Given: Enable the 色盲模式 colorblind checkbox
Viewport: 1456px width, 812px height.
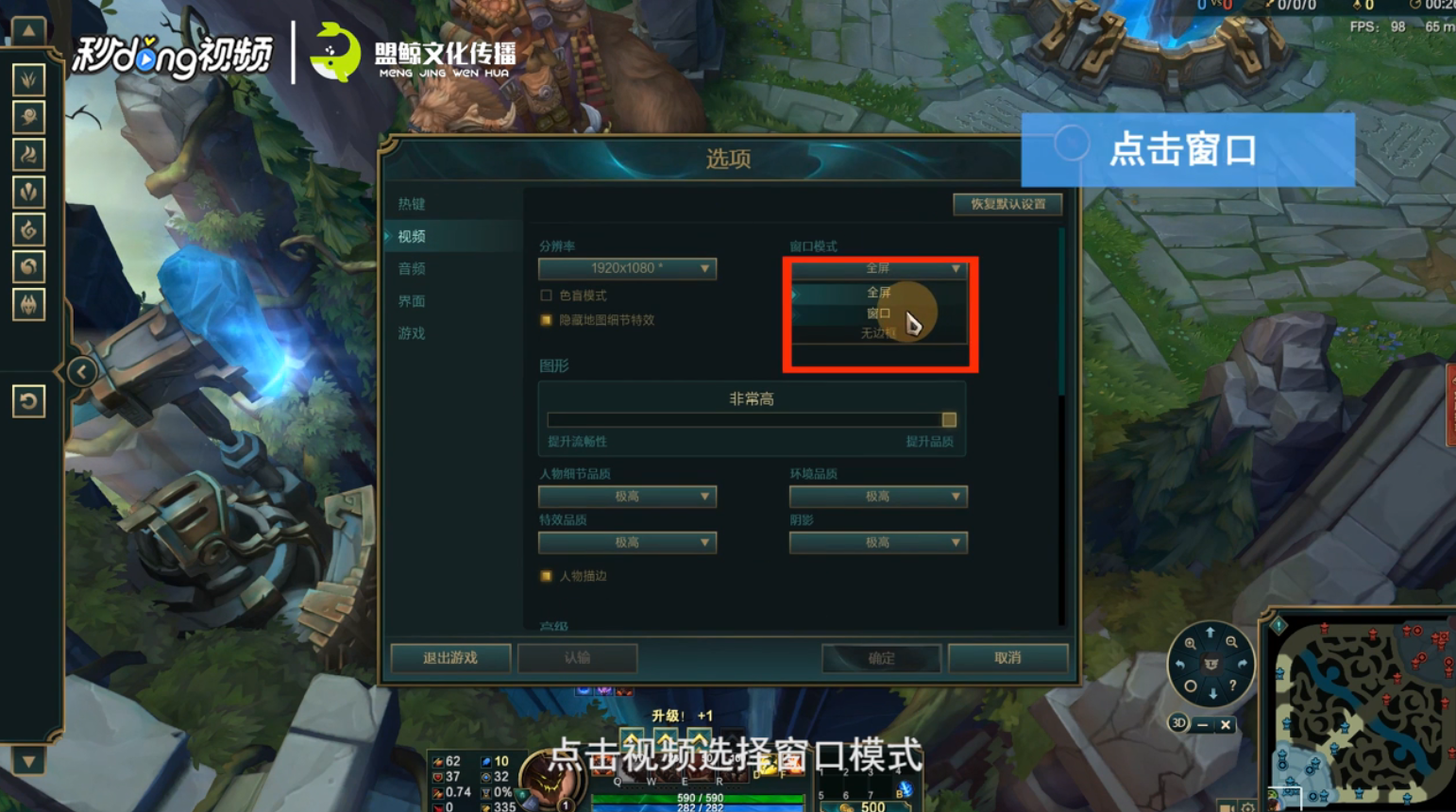Looking at the screenshot, I should [x=545, y=295].
